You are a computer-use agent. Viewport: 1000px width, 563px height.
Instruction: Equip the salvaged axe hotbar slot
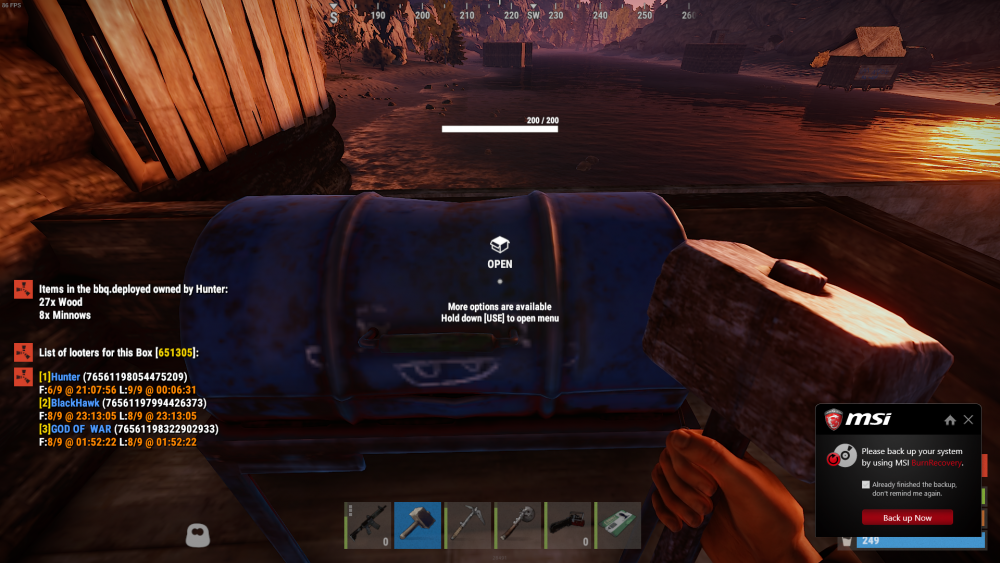click(x=518, y=525)
